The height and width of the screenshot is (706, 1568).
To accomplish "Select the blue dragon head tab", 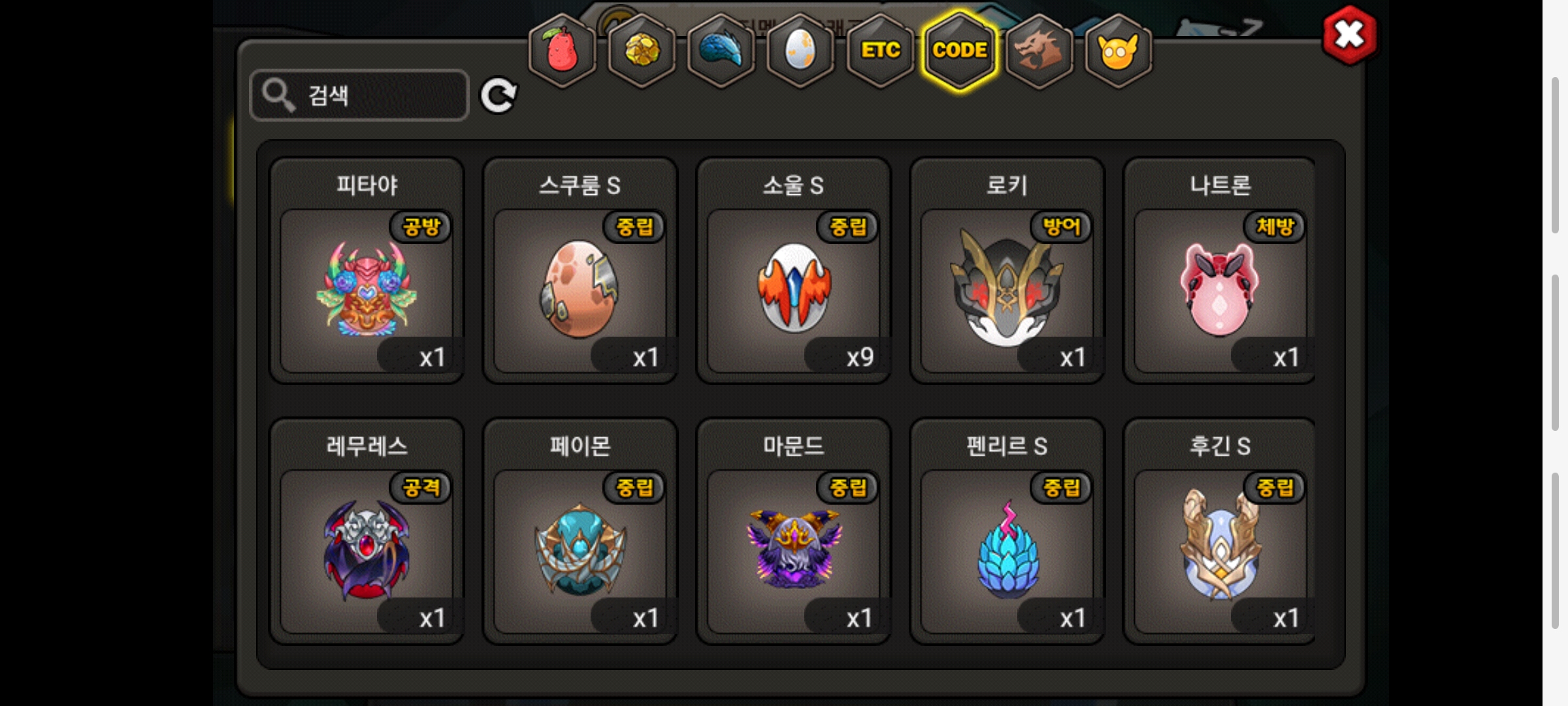I will (721, 51).
